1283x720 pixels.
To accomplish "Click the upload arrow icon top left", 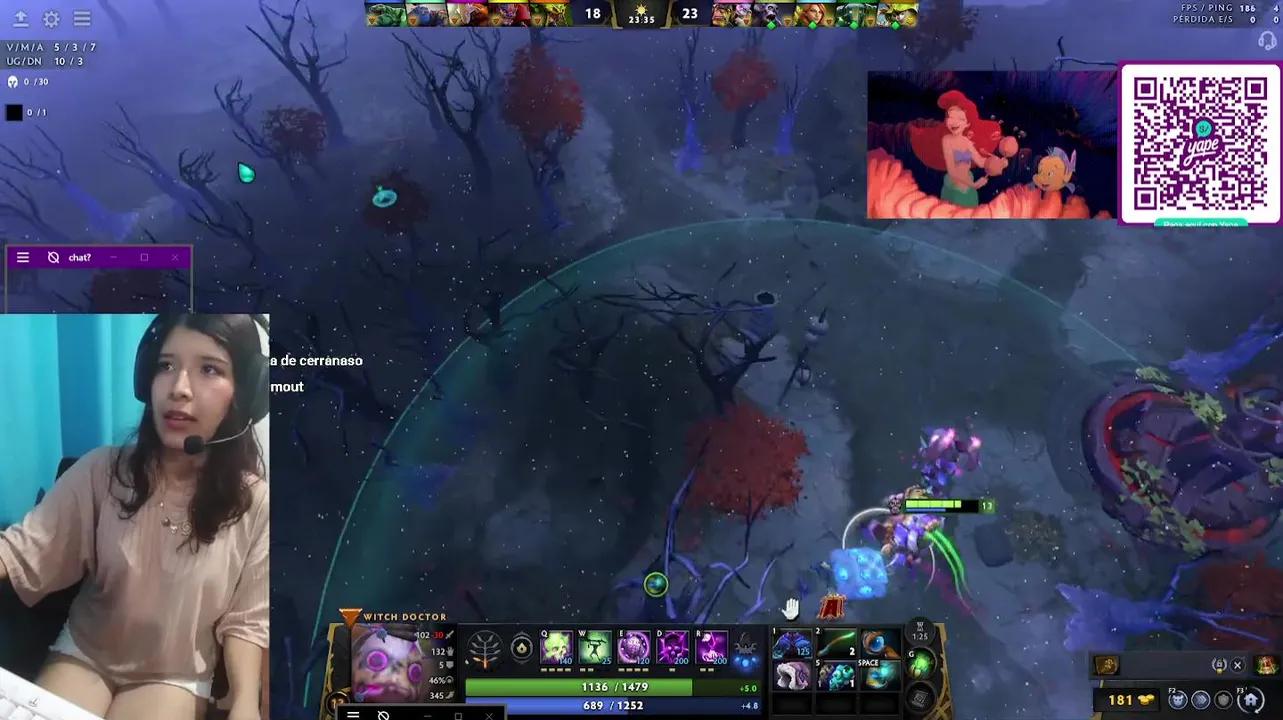I will (x=20, y=18).
